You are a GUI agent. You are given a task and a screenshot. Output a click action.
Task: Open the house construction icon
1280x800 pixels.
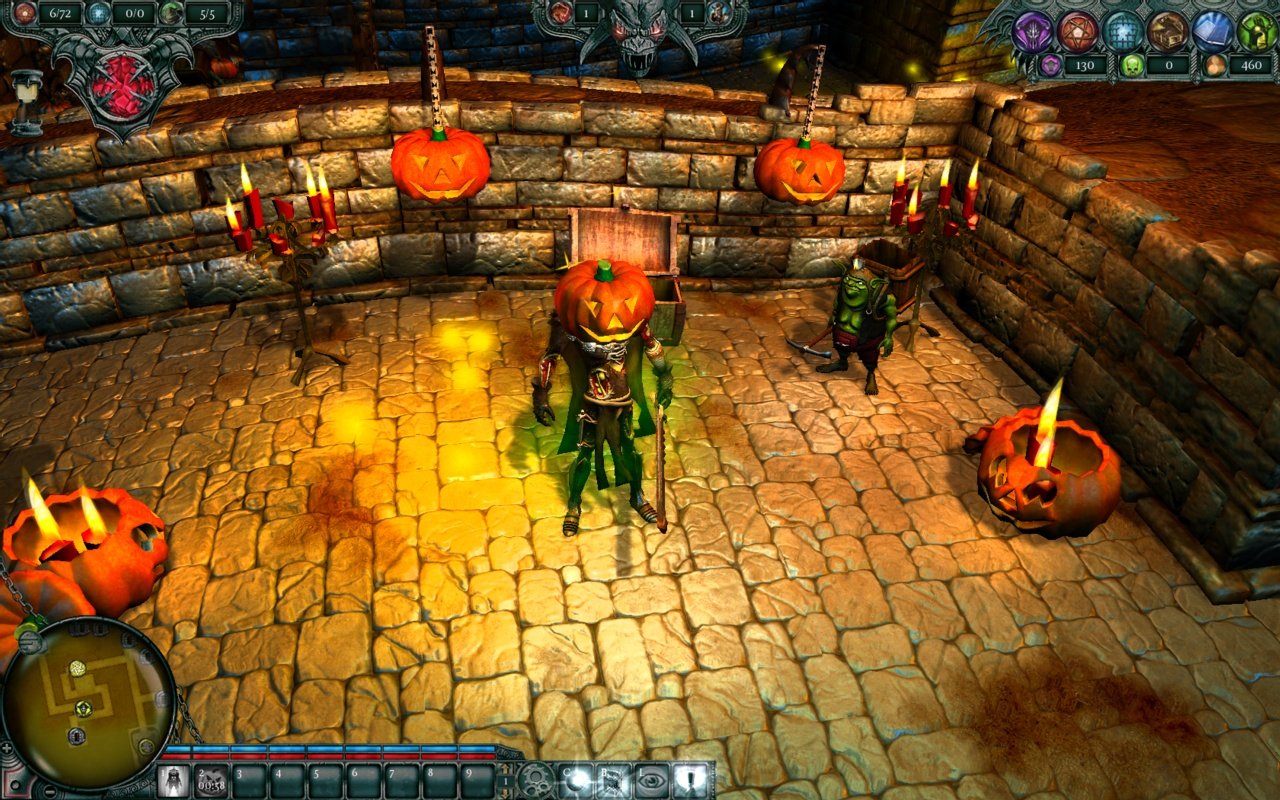(x=1168, y=32)
